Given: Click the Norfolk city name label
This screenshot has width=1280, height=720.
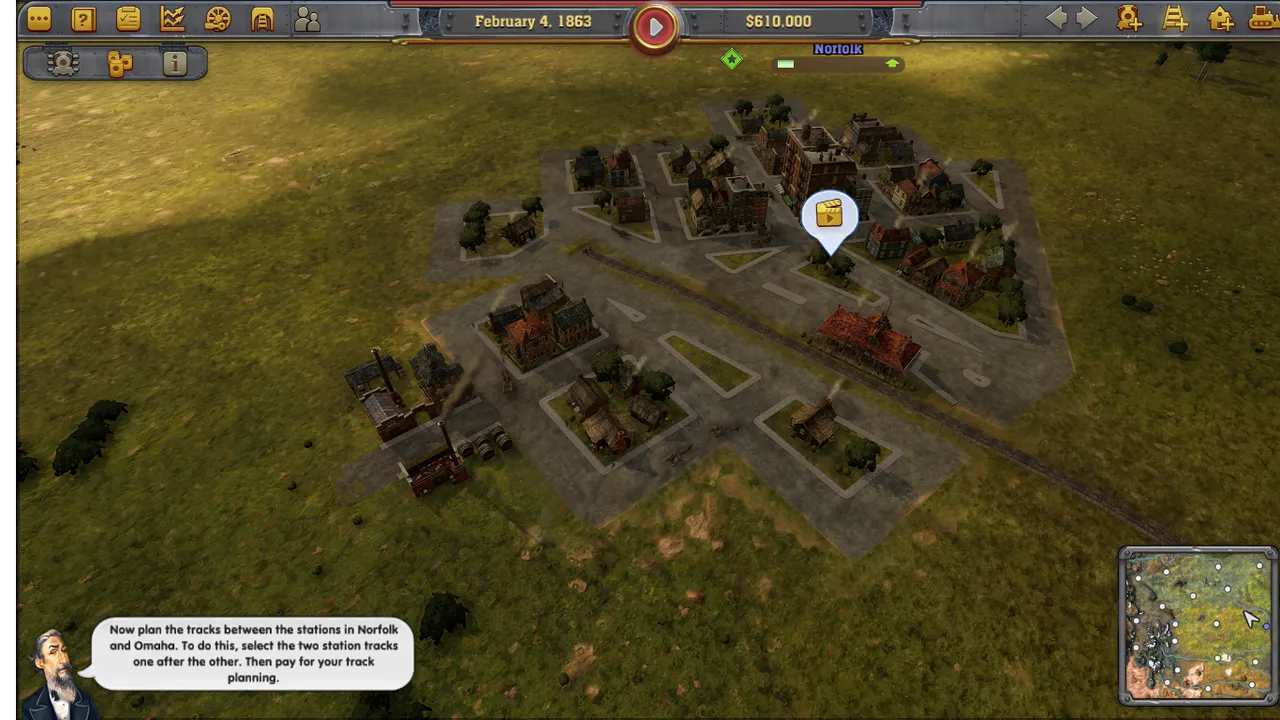Looking at the screenshot, I should [x=838, y=49].
